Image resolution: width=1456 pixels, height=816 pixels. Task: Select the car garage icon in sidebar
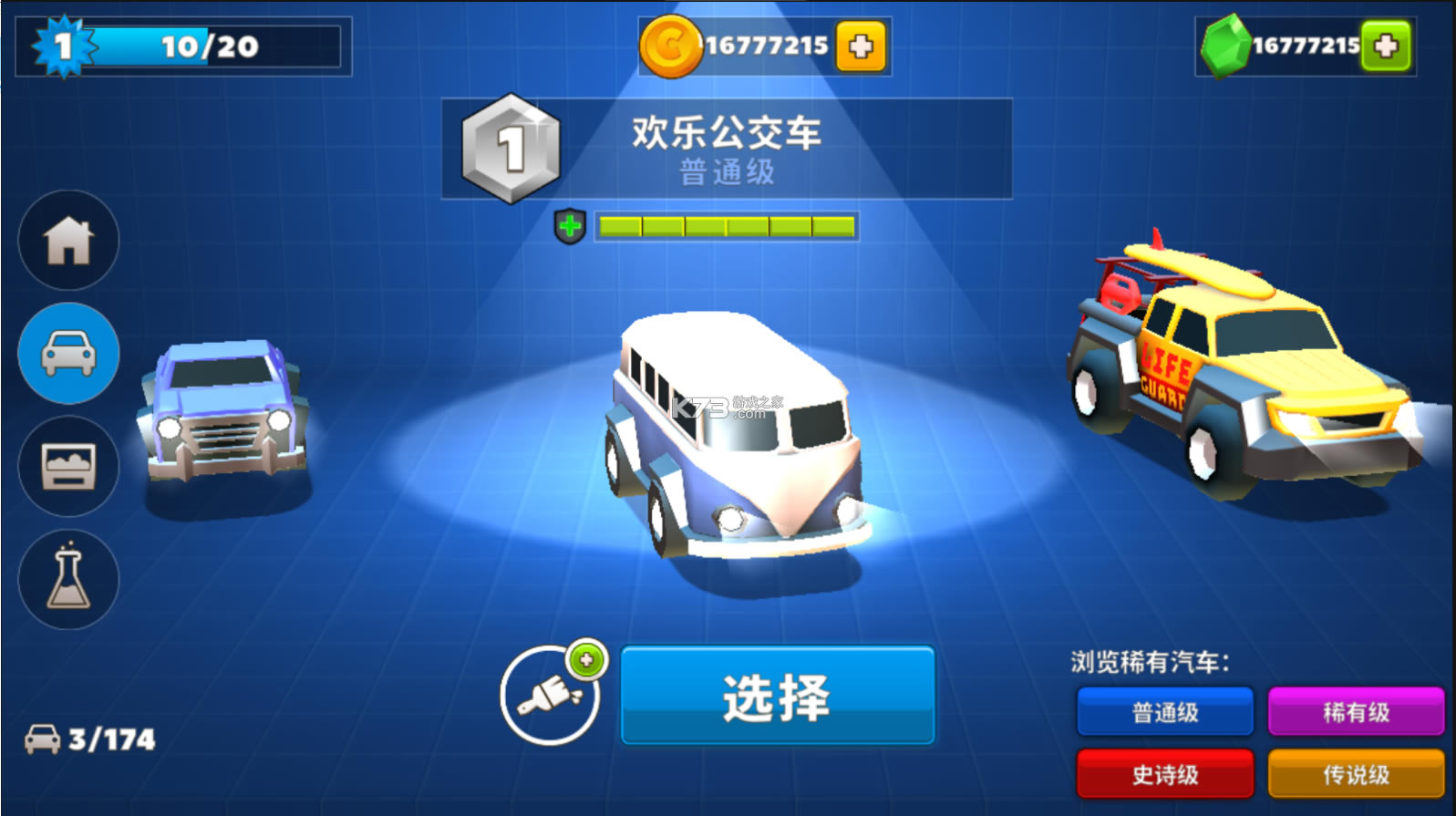click(67, 354)
